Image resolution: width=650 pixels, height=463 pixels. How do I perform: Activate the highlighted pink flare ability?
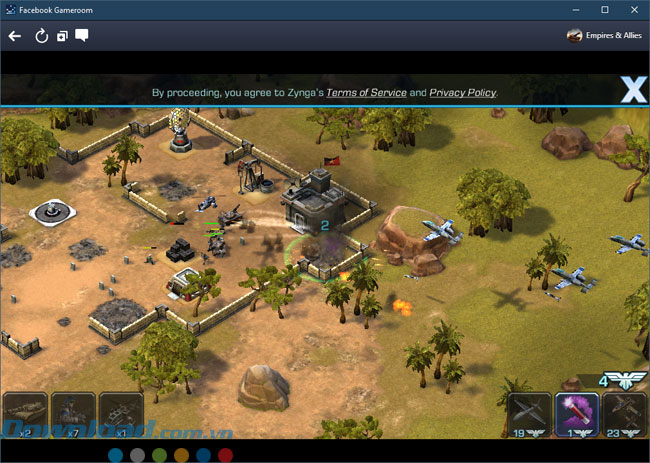[577, 413]
